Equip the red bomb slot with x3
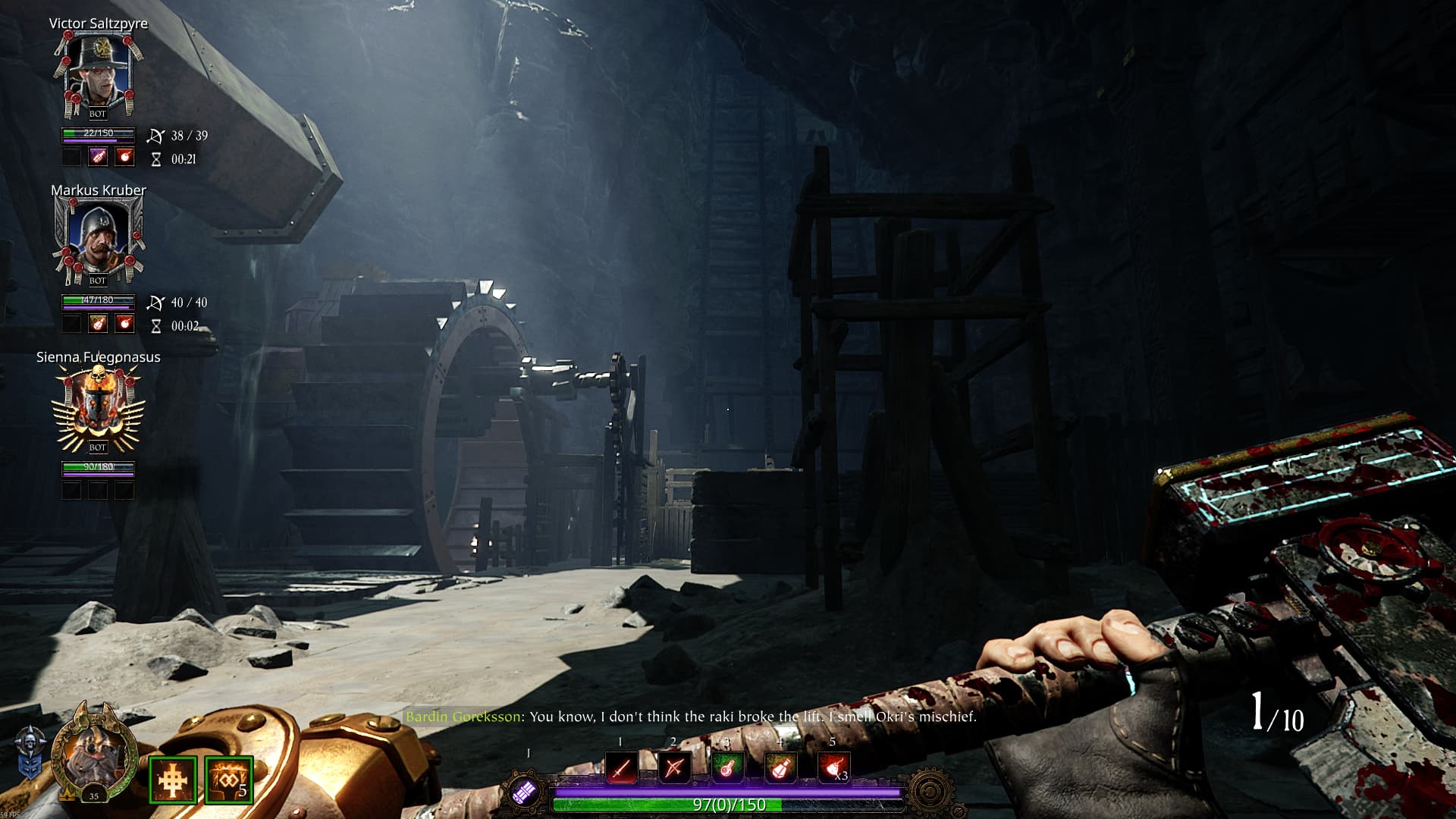 [833, 767]
